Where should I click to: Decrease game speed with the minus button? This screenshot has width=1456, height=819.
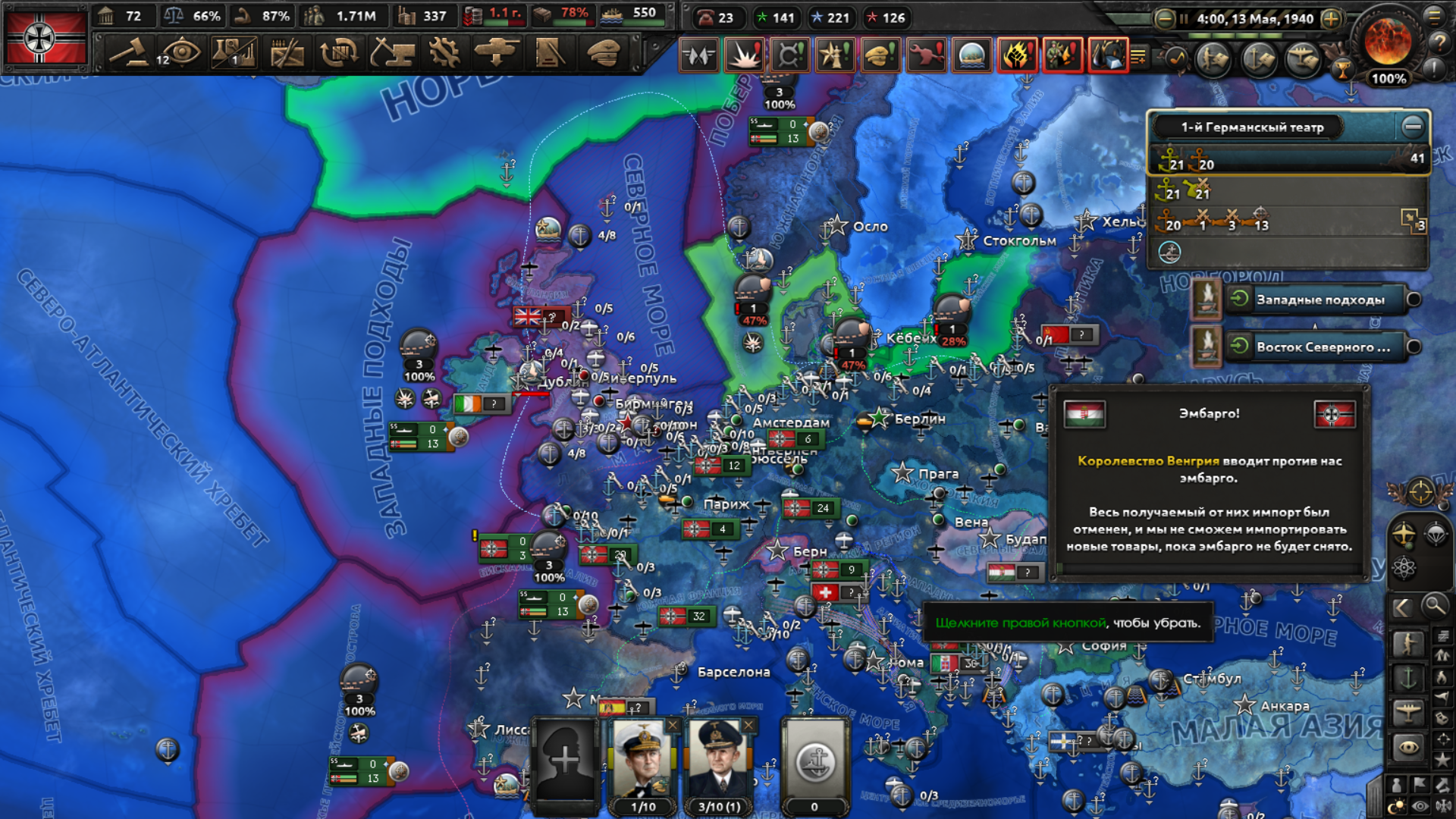1164,19
